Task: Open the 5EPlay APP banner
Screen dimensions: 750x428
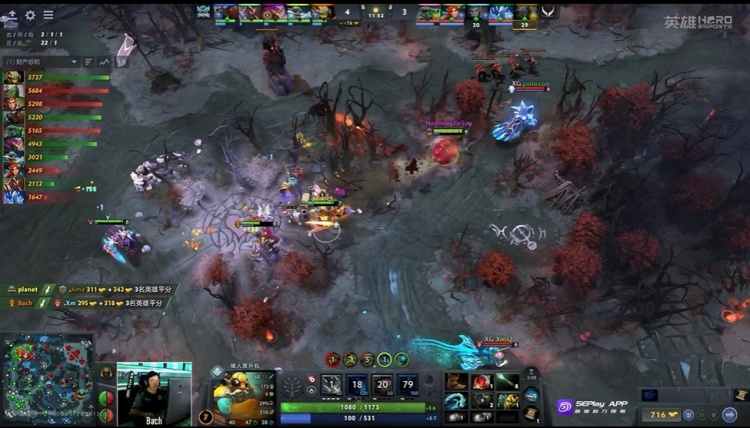Action: [x=594, y=407]
